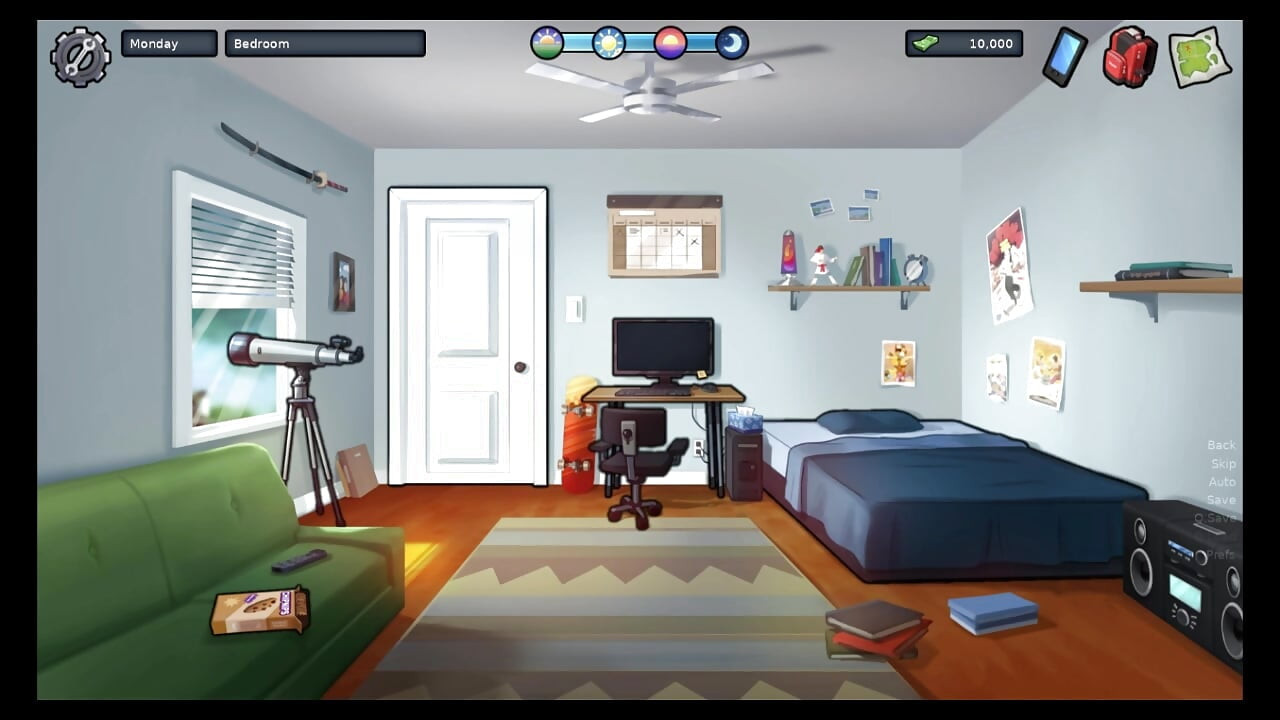This screenshot has width=1280, height=720.
Task: Select the sunset evening time icon
Action: (669, 43)
